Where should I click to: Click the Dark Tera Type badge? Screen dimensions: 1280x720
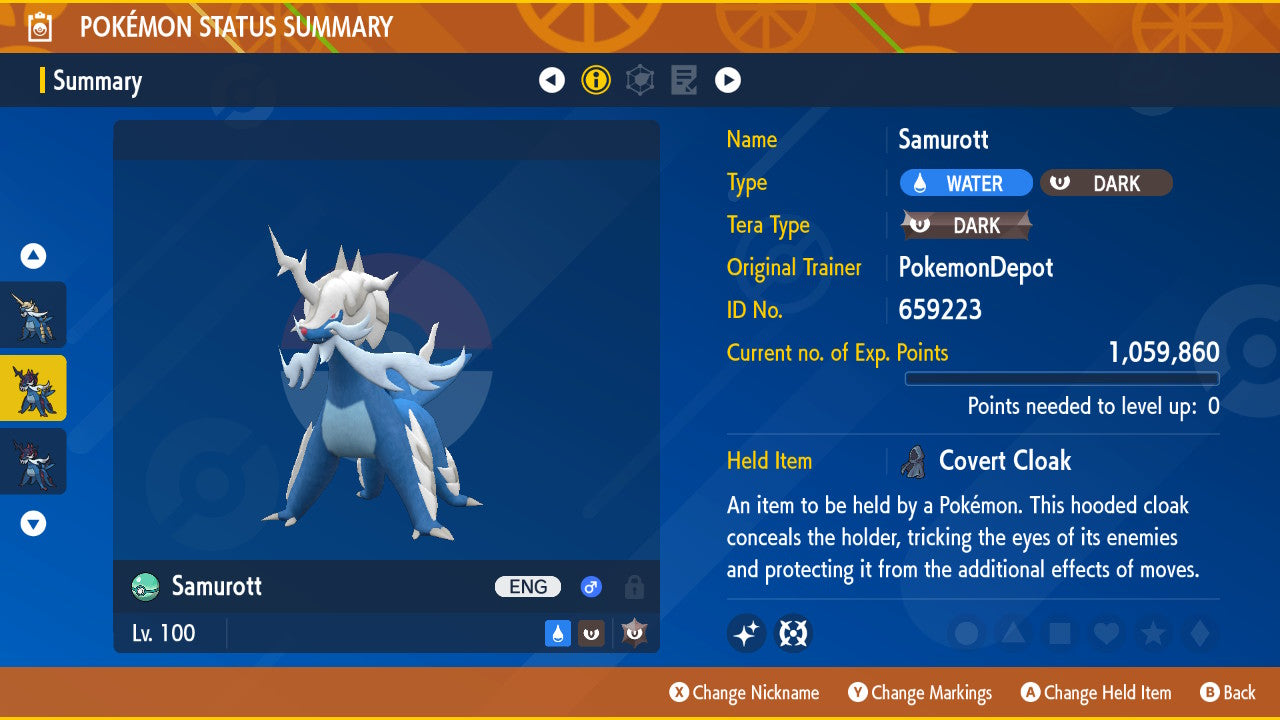tap(966, 225)
